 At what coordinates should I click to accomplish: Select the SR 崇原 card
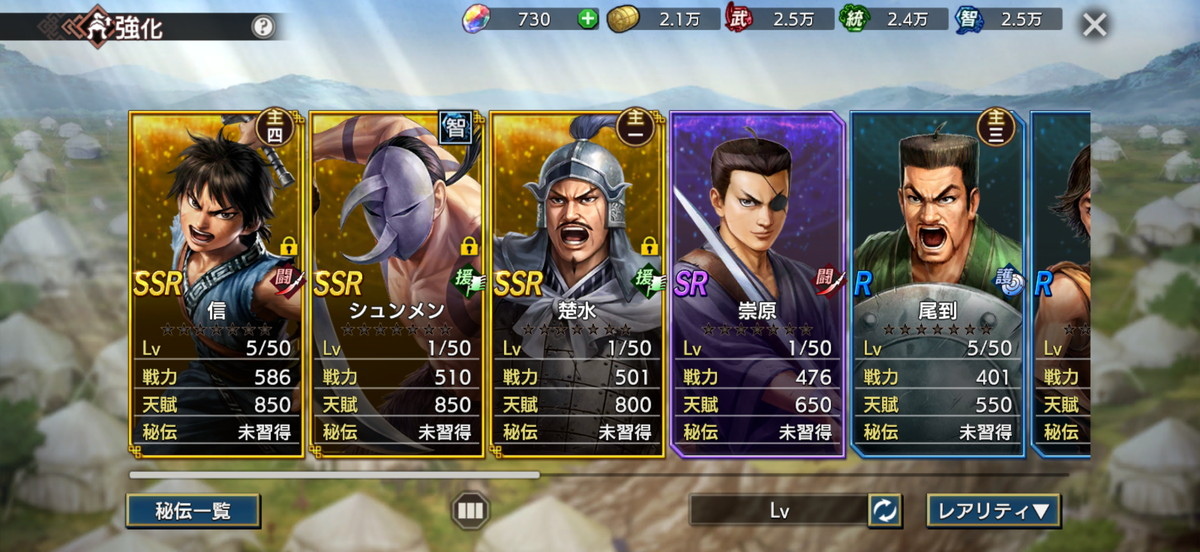757,283
